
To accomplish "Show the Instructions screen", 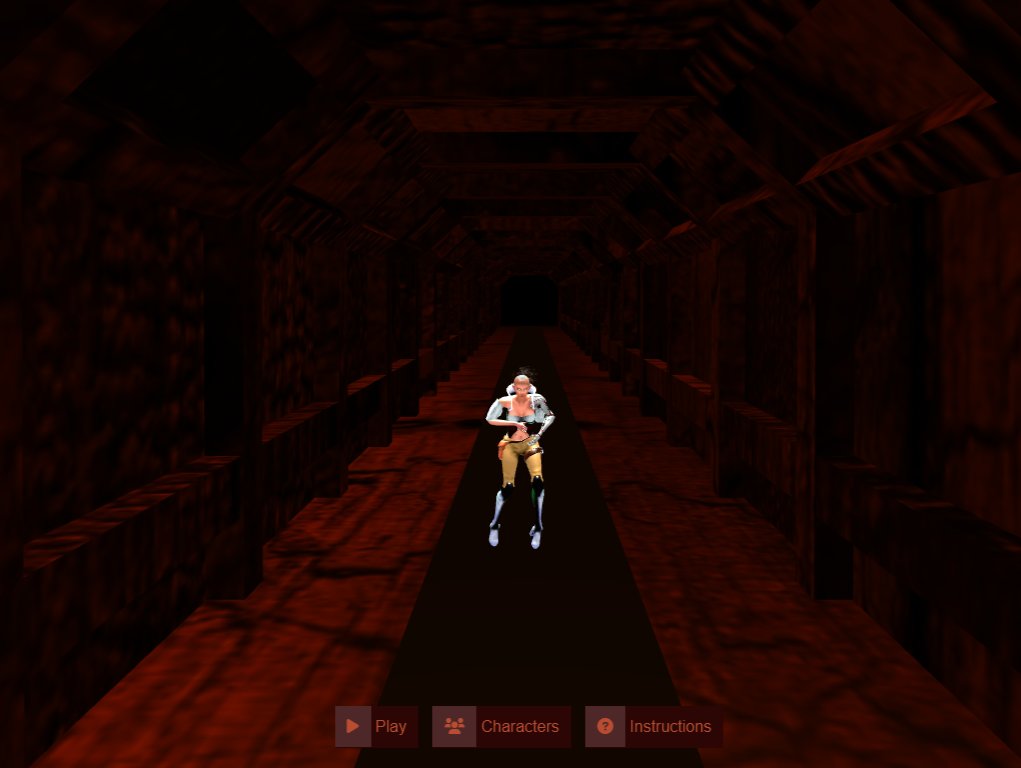I will tap(654, 726).
